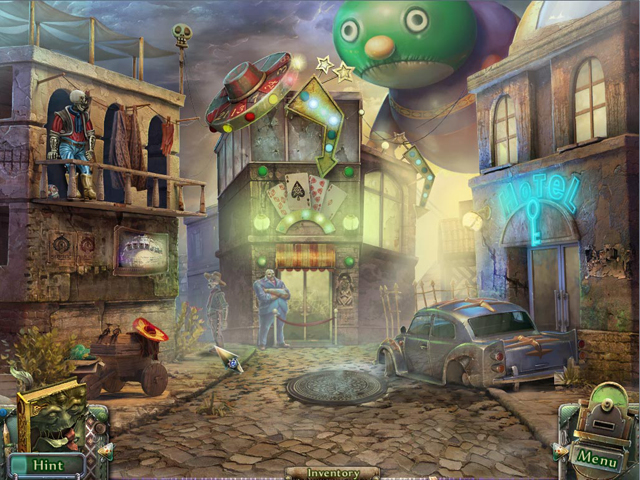The width and height of the screenshot is (640, 480).
Task: Expand the Inventory panel
Action: point(332,472)
